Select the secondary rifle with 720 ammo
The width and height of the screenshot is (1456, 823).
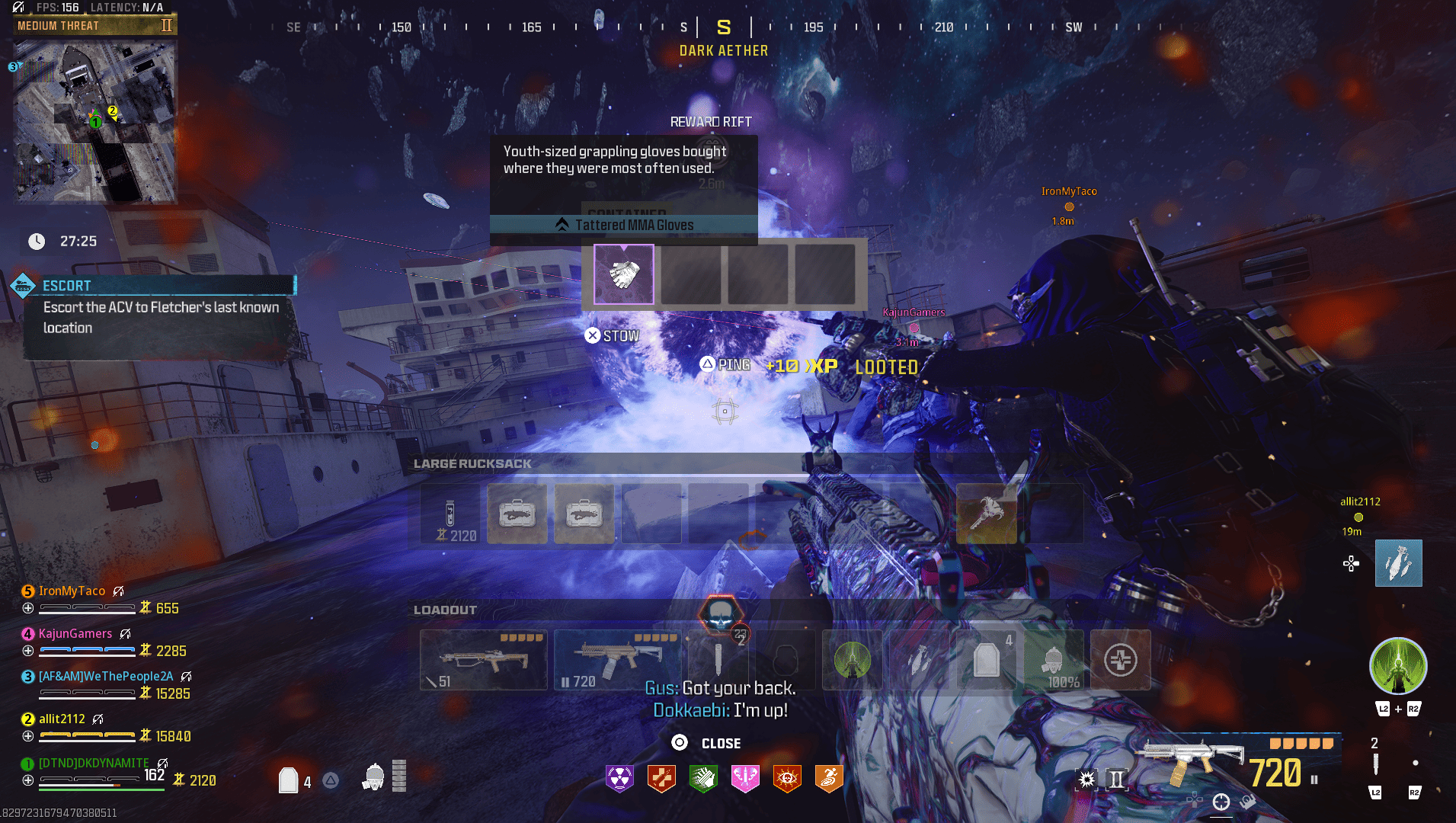617,660
